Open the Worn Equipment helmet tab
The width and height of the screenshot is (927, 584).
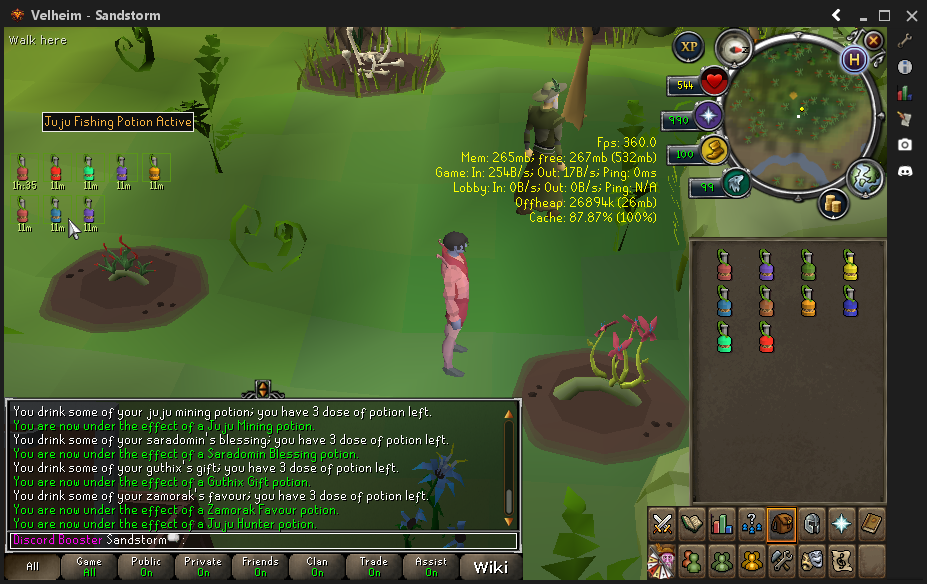click(x=811, y=523)
